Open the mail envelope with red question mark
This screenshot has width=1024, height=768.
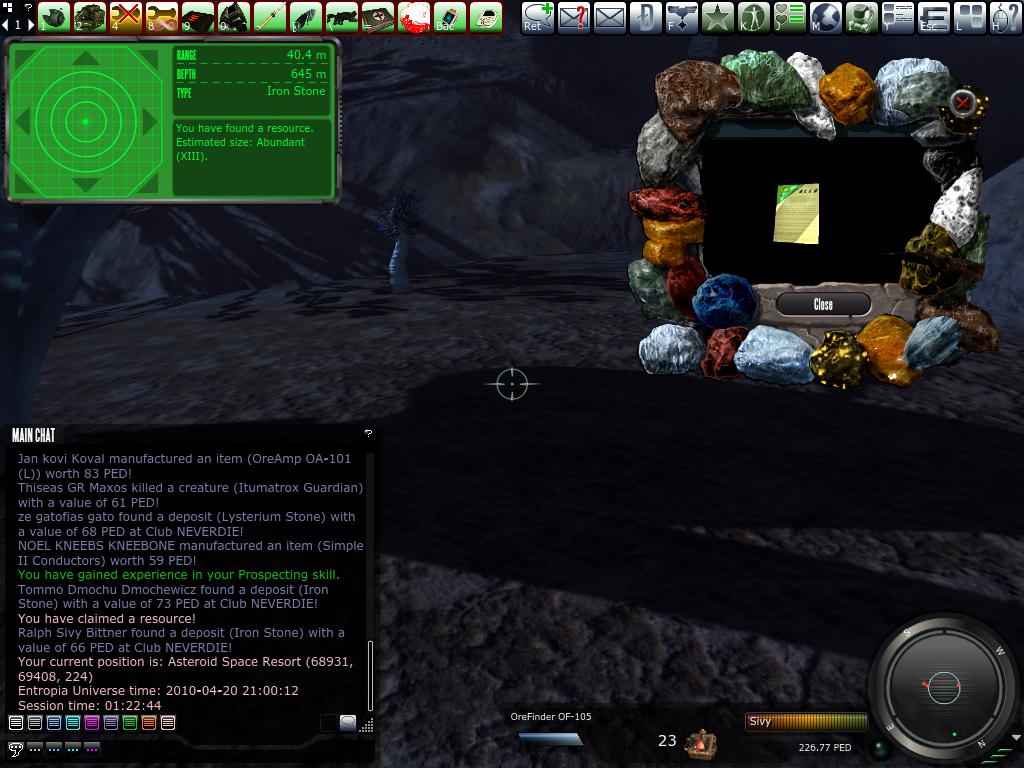573,17
